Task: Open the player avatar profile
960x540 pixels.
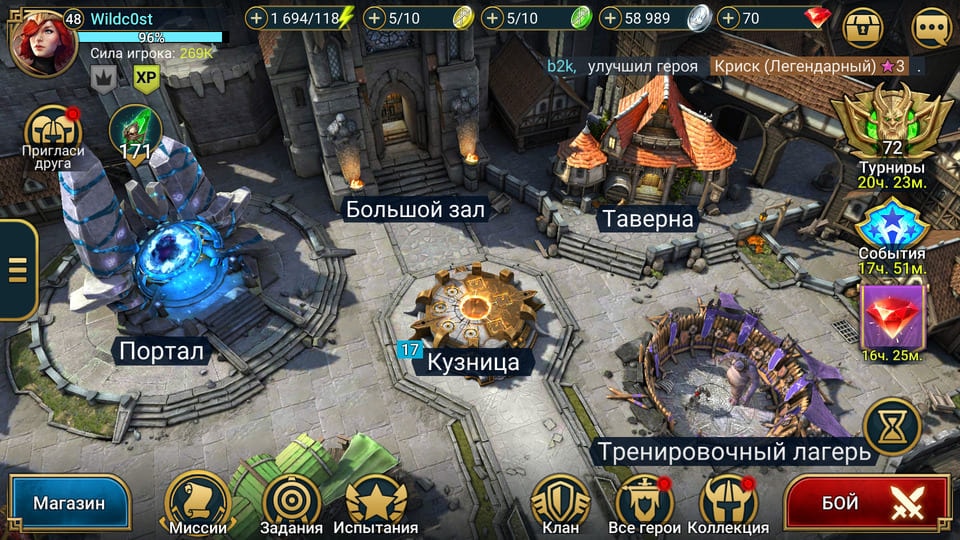Action: point(42,42)
